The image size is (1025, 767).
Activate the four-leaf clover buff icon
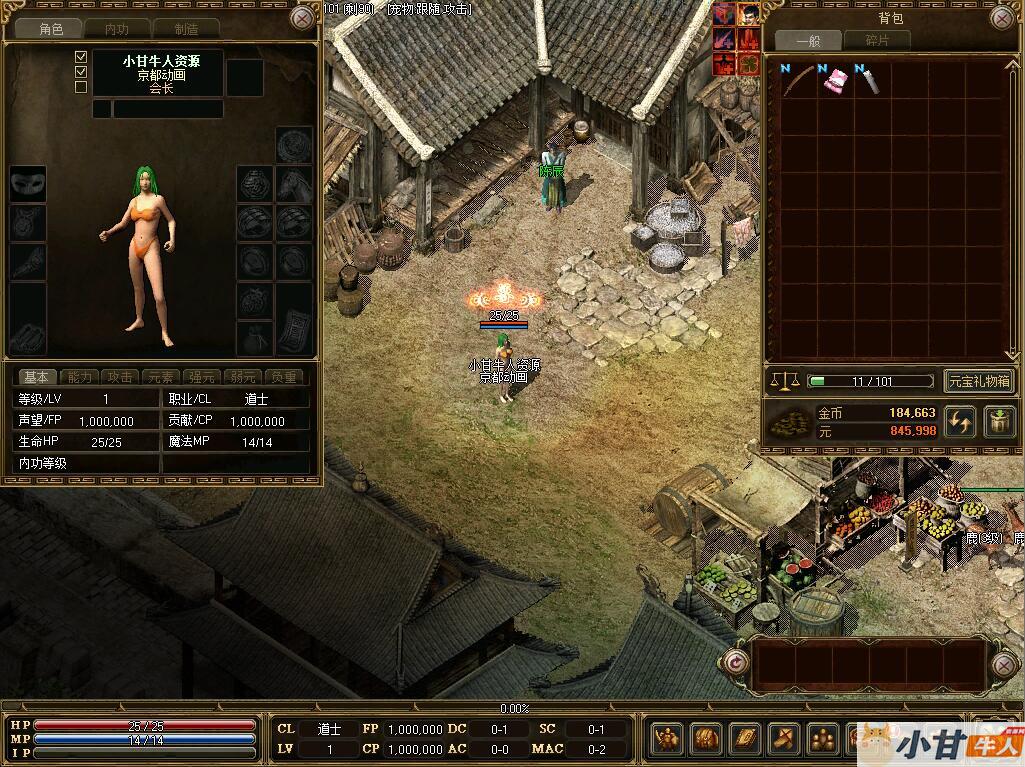point(747,65)
